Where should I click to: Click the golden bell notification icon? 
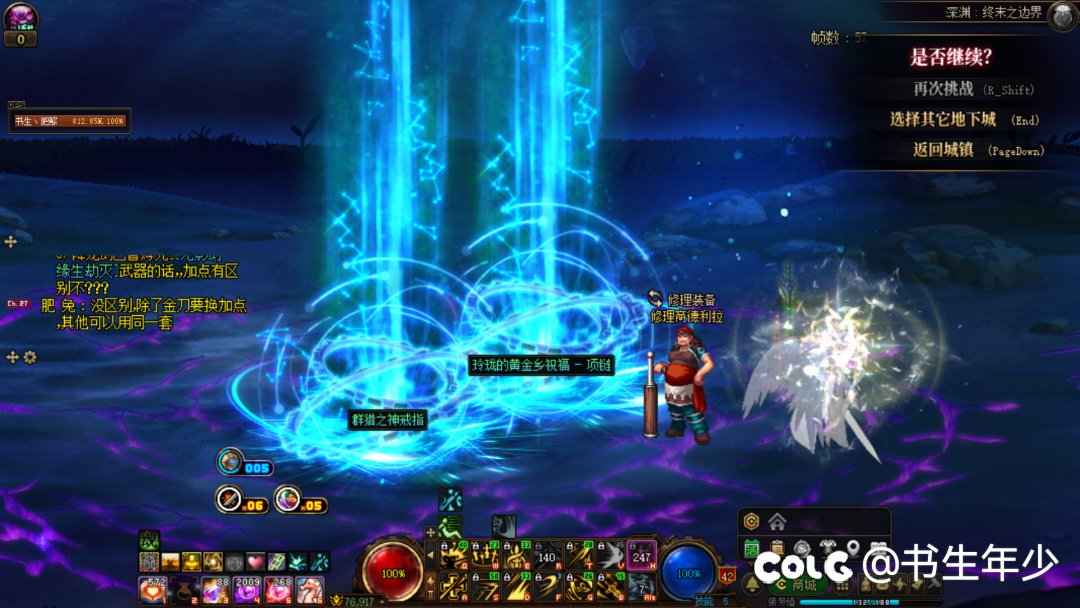coord(752,585)
